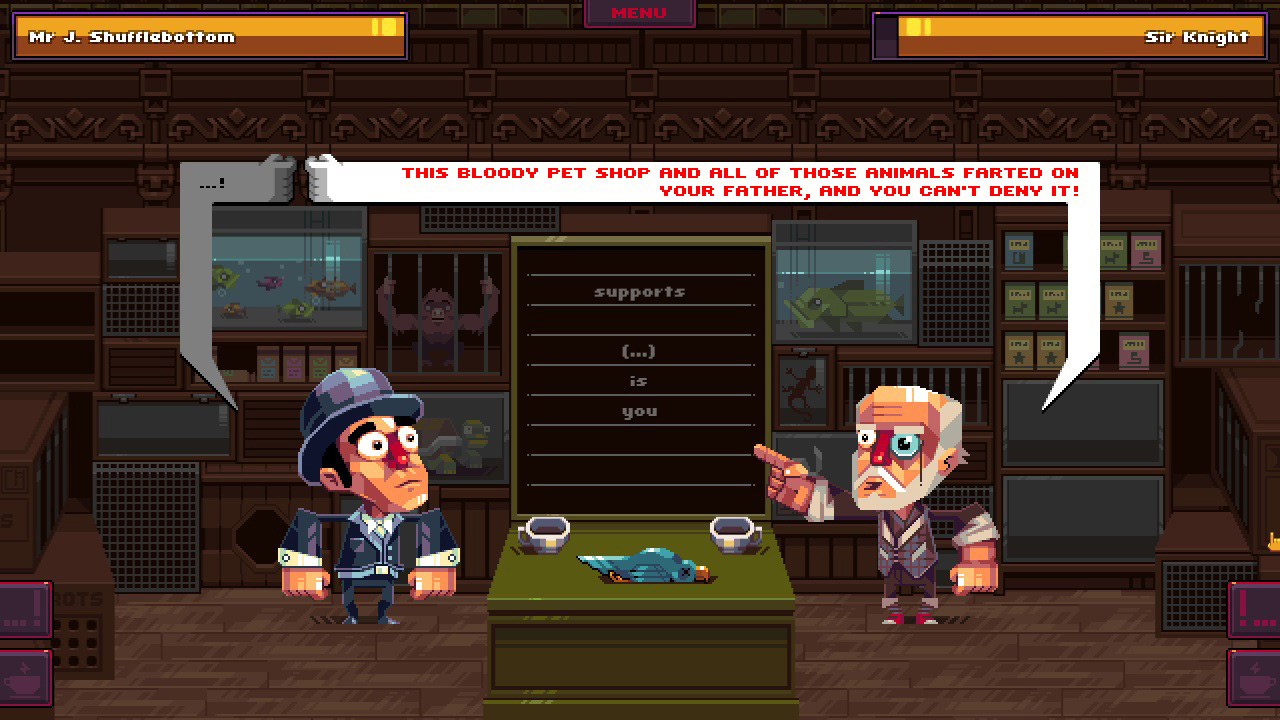This screenshot has height=720, width=1280.
Task: Choose the word 'supports' on the chalkboard
Action: 640,291
